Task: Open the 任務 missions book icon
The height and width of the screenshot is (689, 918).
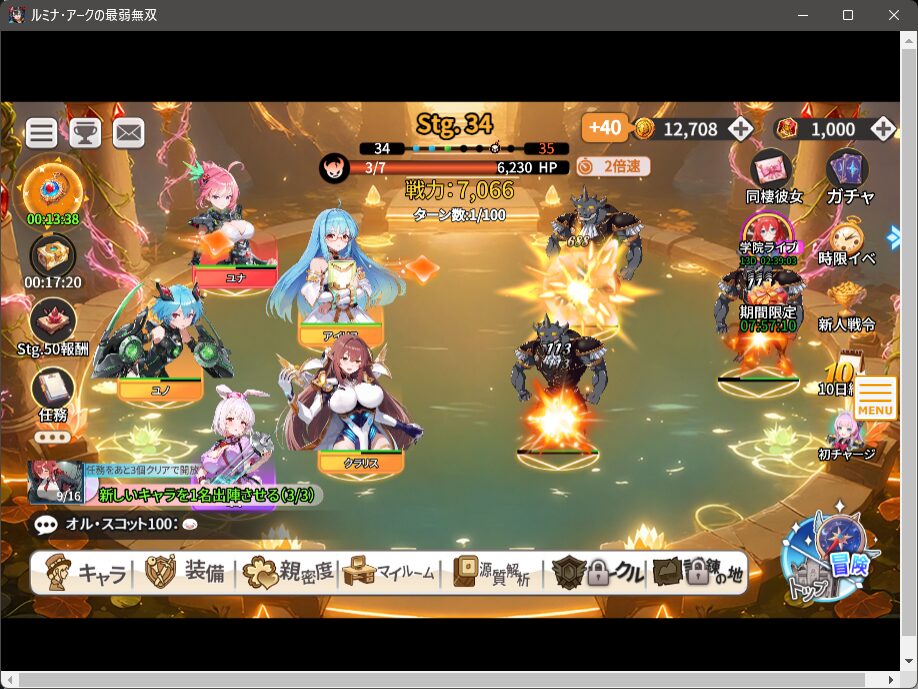Action: [x=52, y=391]
